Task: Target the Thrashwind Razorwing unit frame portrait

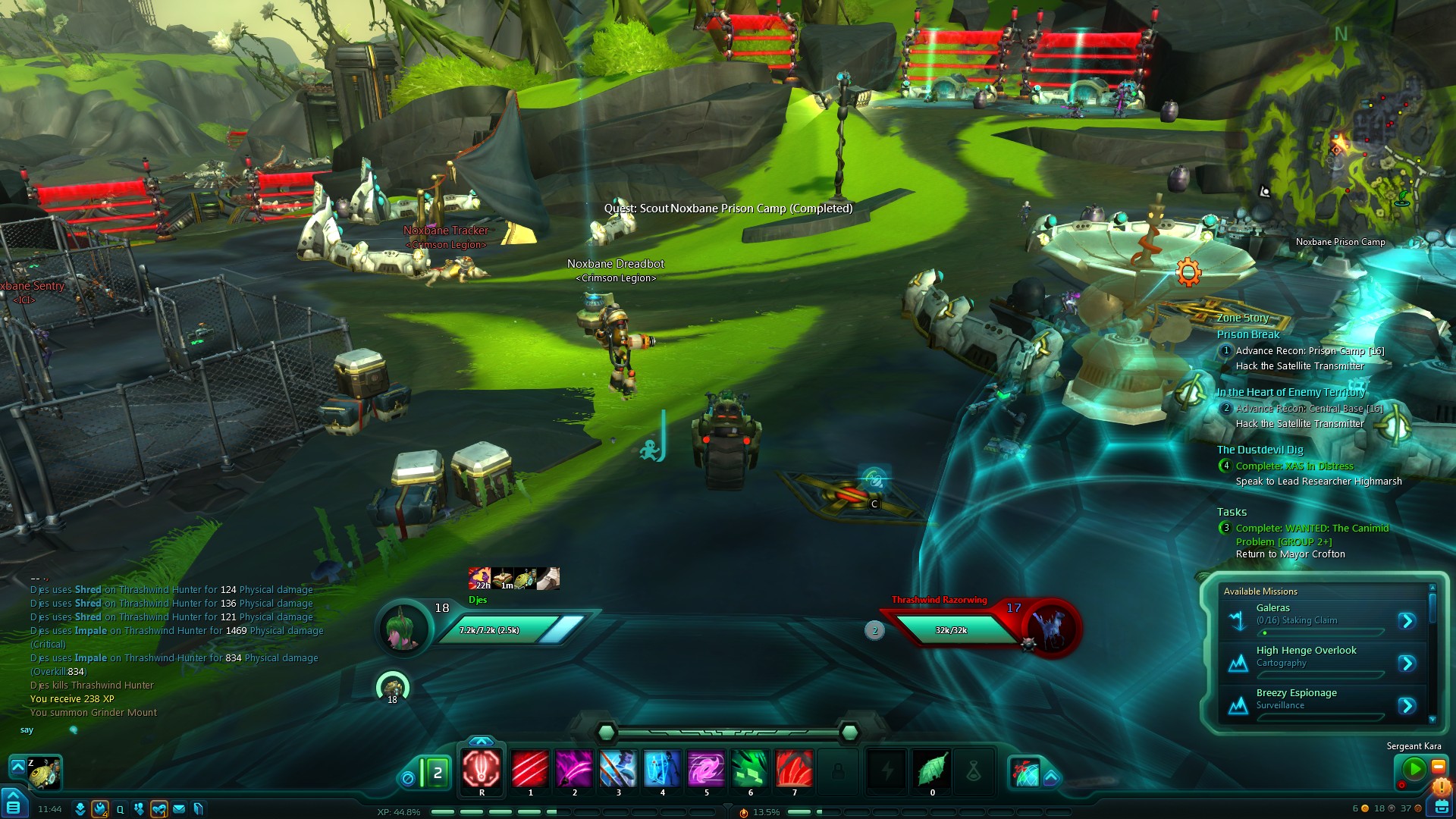Action: 1050,629
